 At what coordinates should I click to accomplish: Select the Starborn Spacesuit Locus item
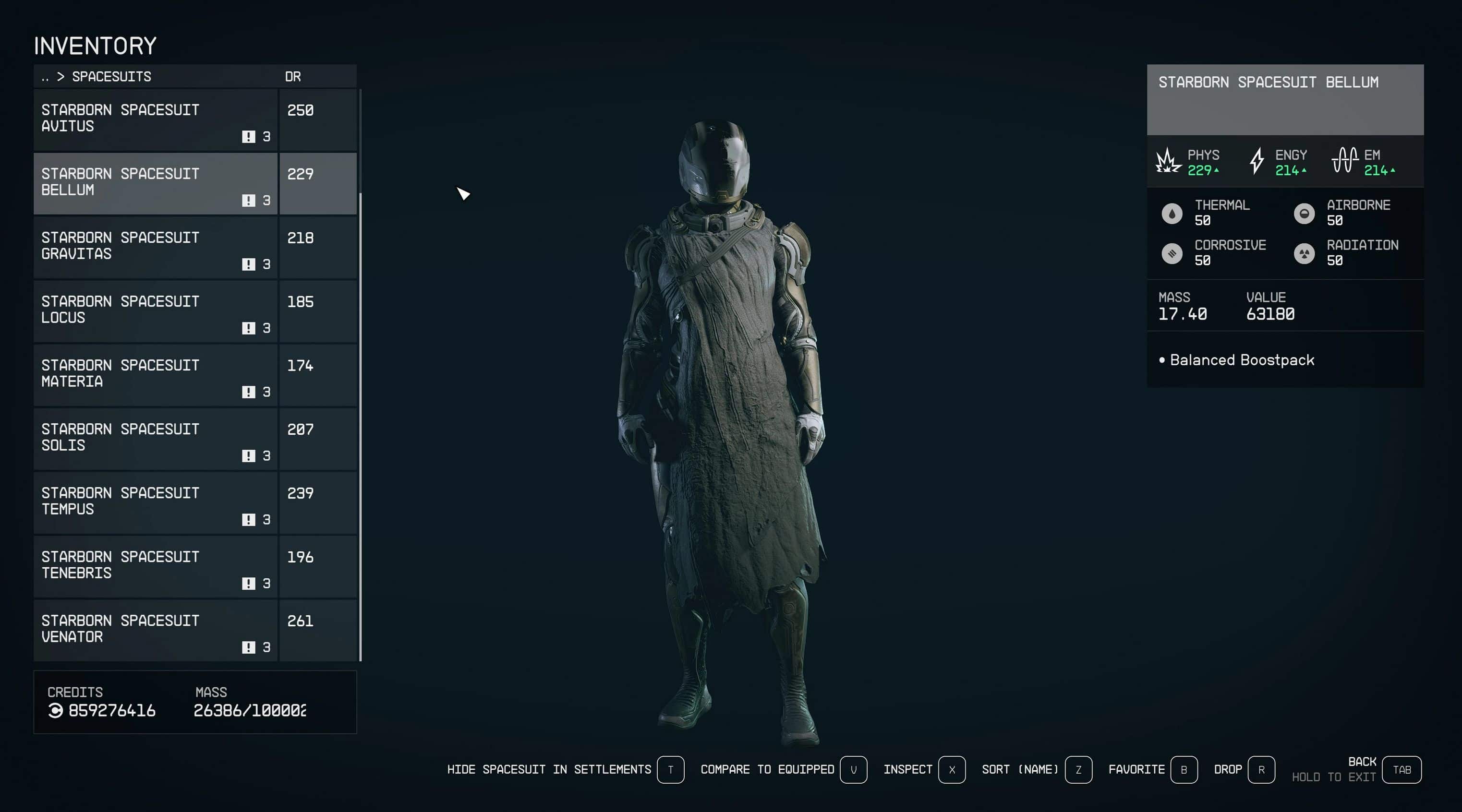[x=155, y=311]
